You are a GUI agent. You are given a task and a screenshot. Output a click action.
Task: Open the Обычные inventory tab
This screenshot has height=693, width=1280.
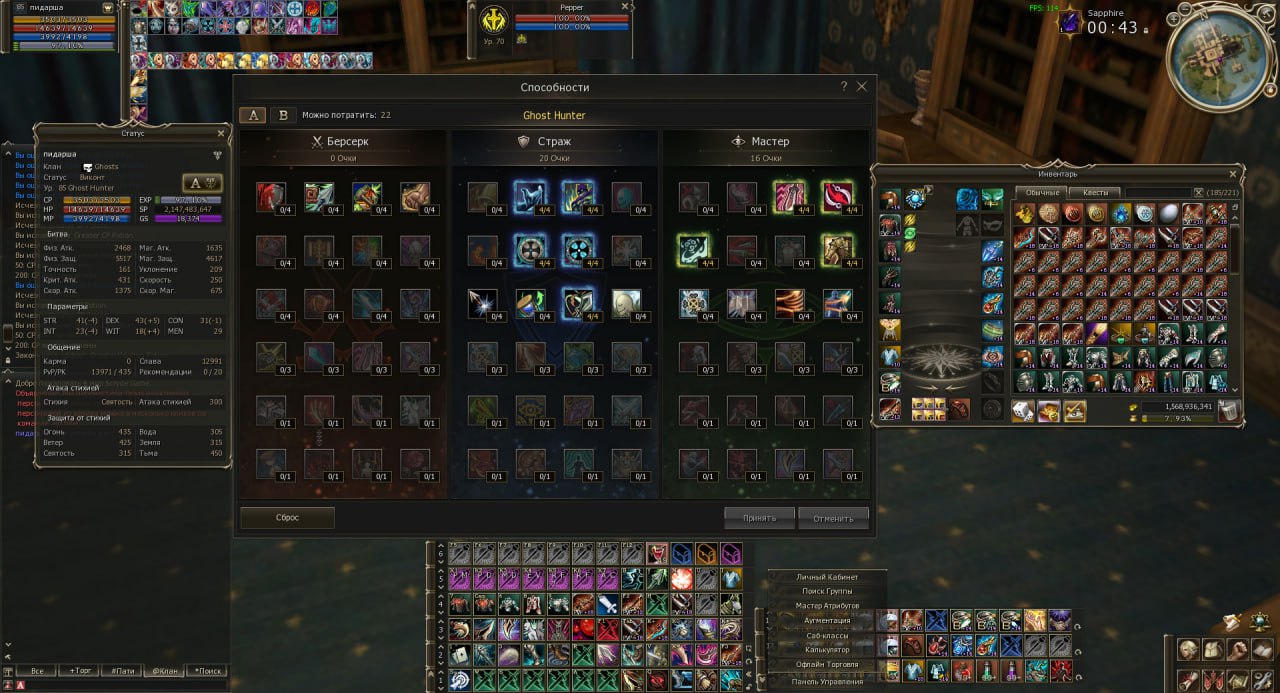coord(1042,192)
